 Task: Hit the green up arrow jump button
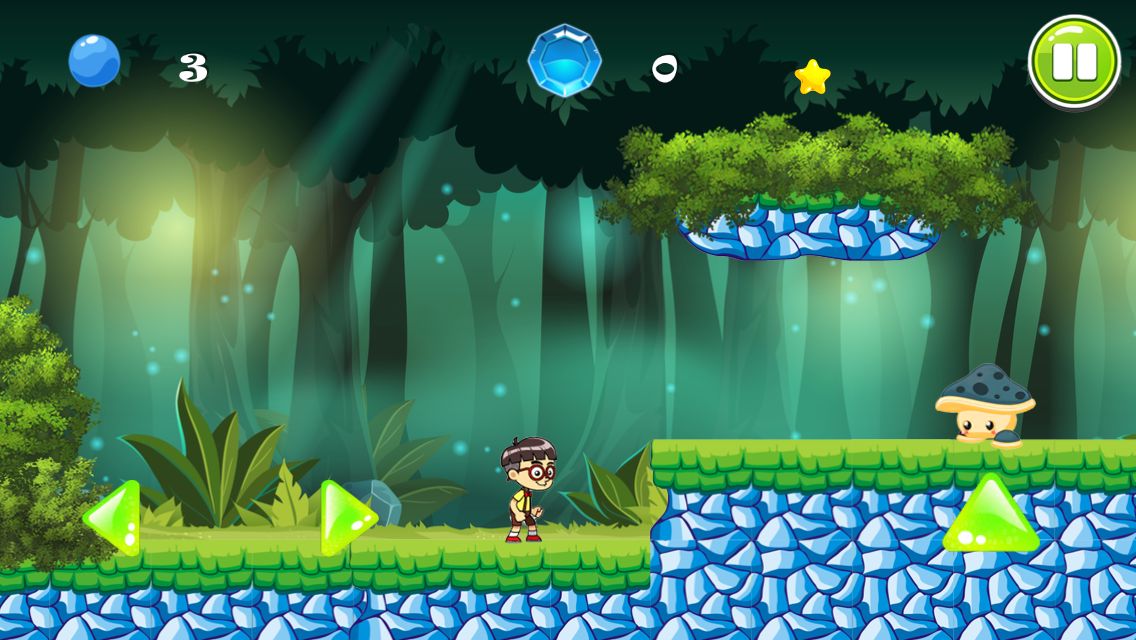990,516
